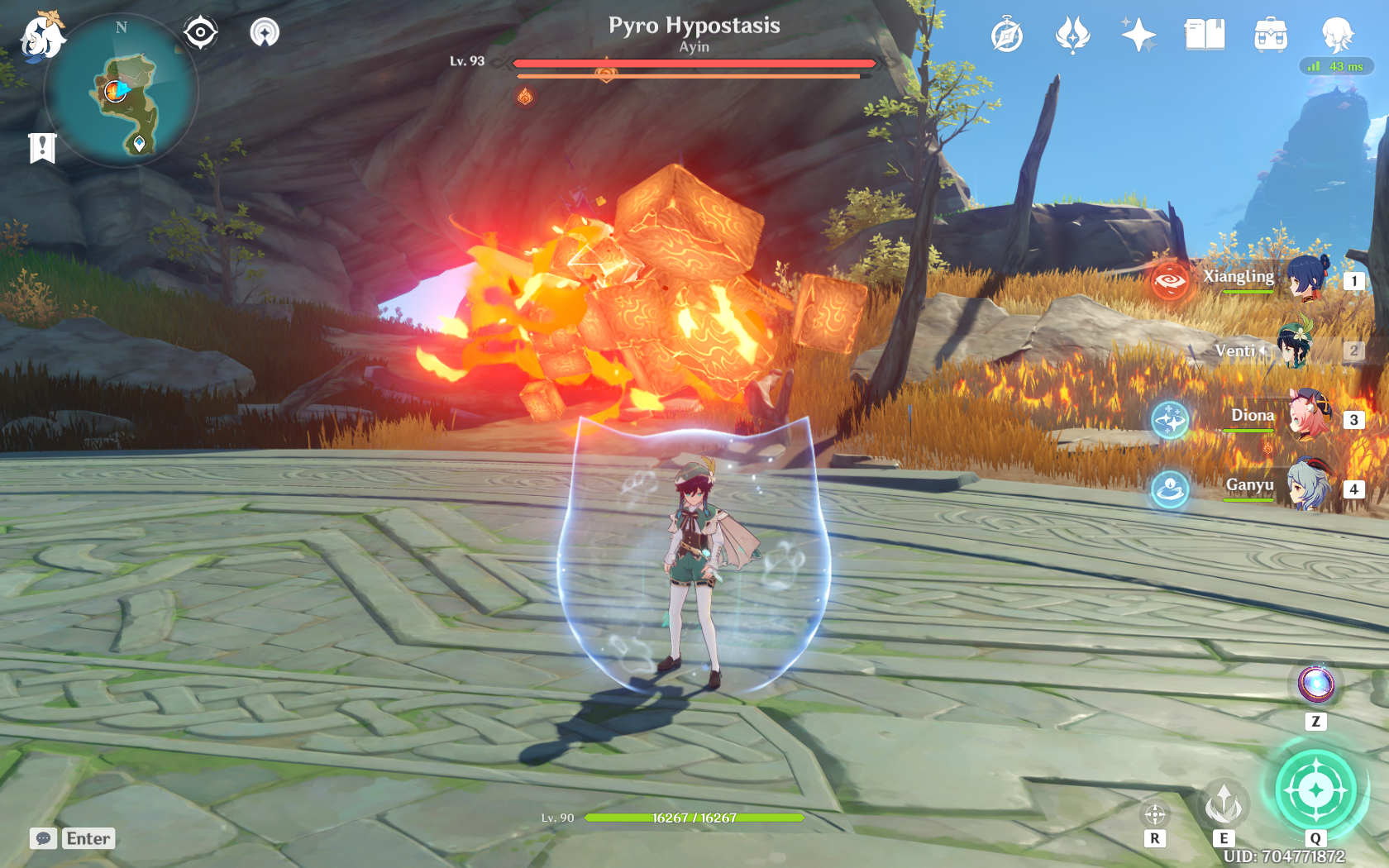
Task: Open the wind-glider gadget tracker icon
Action: [265, 33]
